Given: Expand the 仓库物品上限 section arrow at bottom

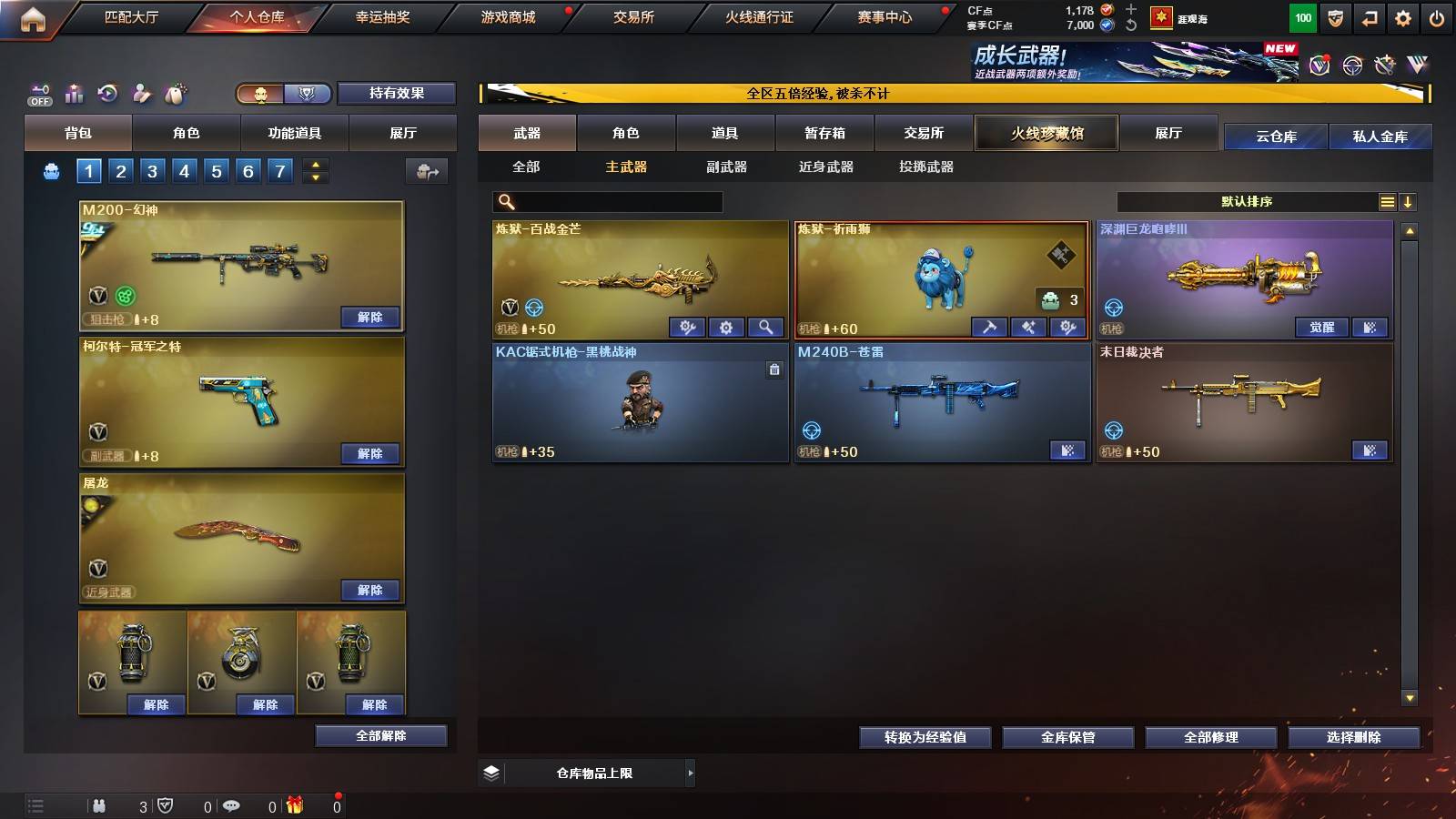Looking at the screenshot, I should click(x=689, y=772).
